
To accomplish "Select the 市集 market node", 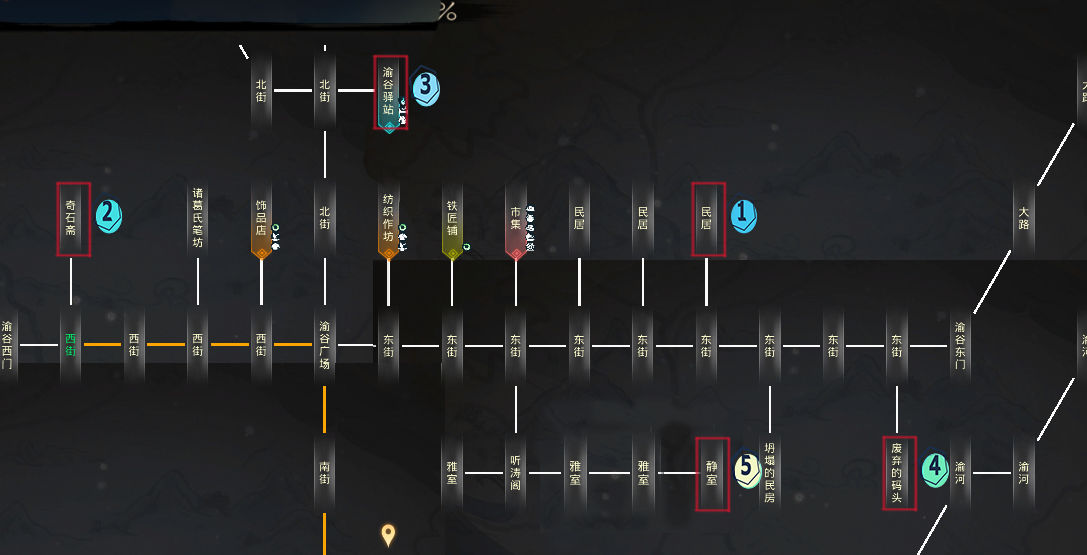I will point(516,218).
